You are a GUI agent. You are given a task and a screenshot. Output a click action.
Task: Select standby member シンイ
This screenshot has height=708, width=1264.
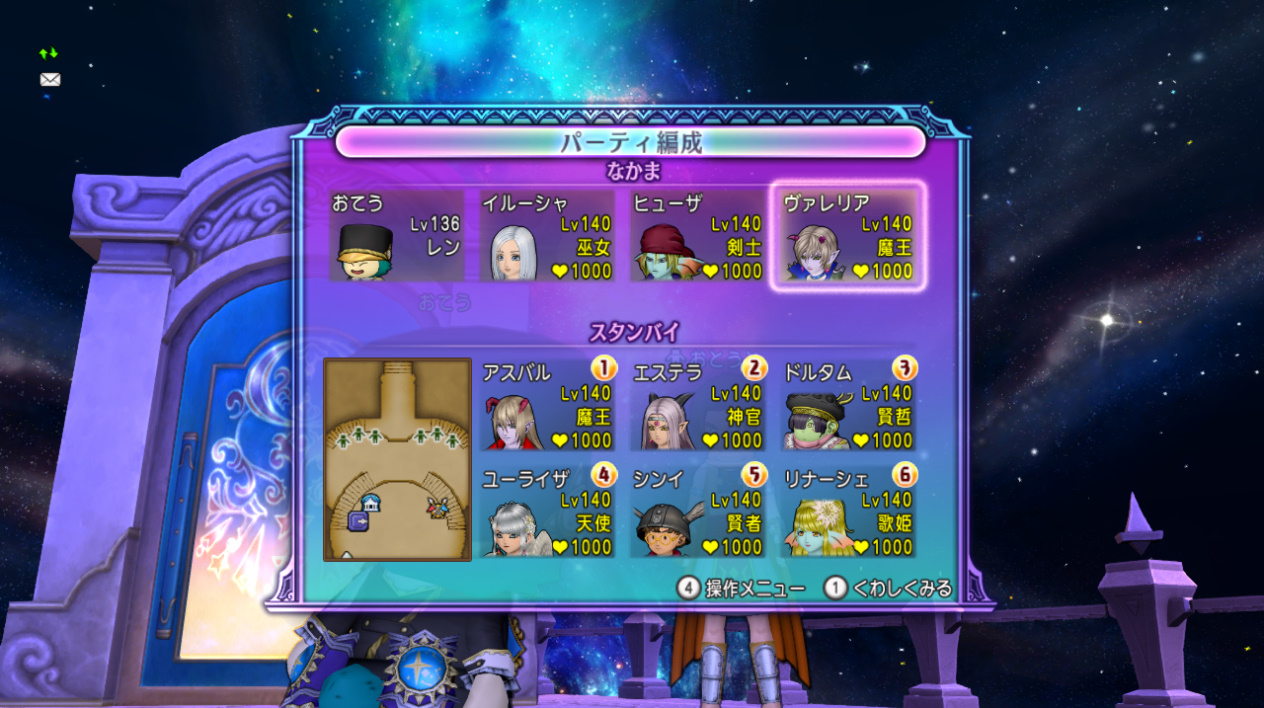pyautogui.click(x=698, y=512)
